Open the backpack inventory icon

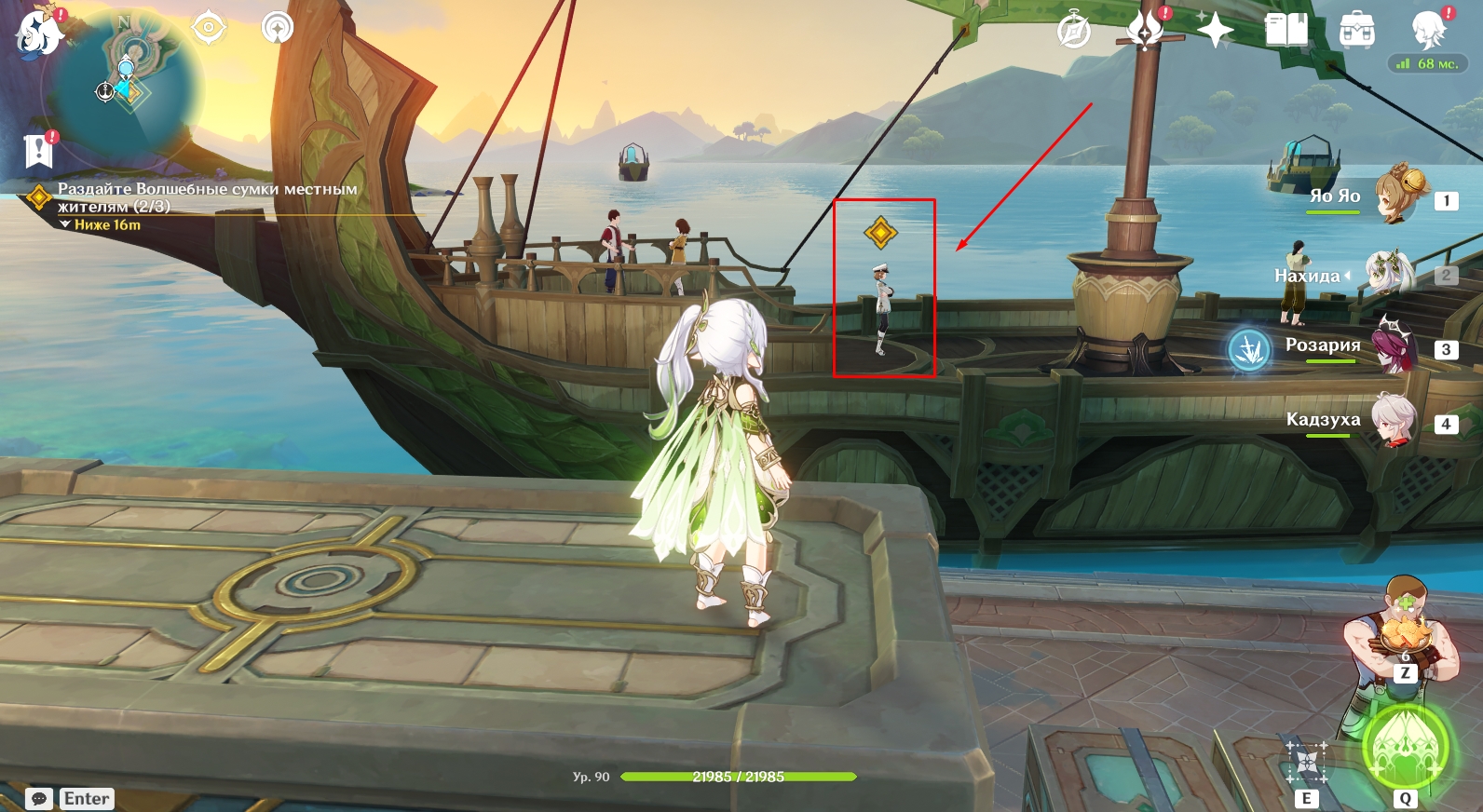coord(1356,31)
